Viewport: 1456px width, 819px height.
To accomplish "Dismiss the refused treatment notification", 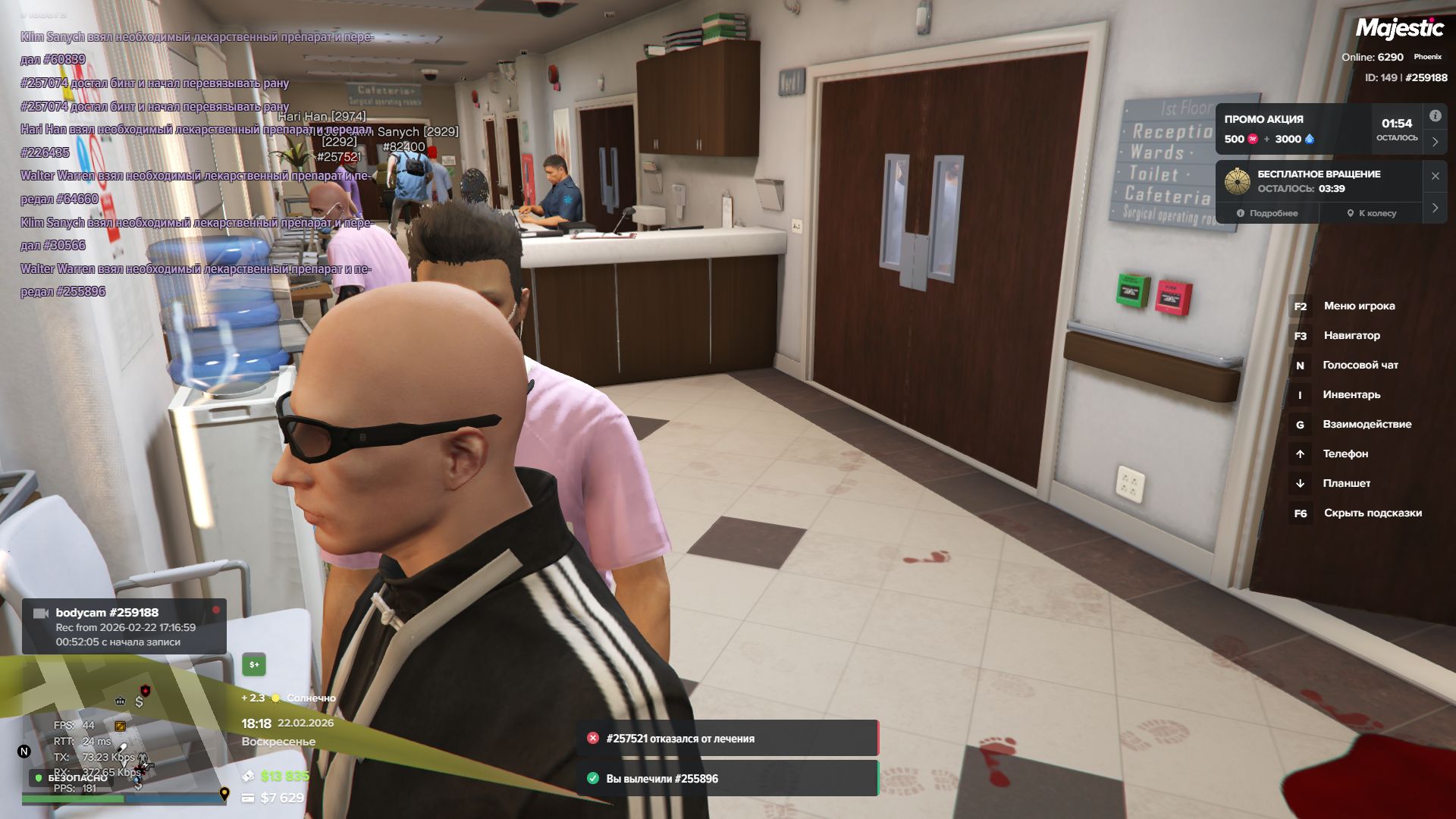I will click(x=726, y=739).
